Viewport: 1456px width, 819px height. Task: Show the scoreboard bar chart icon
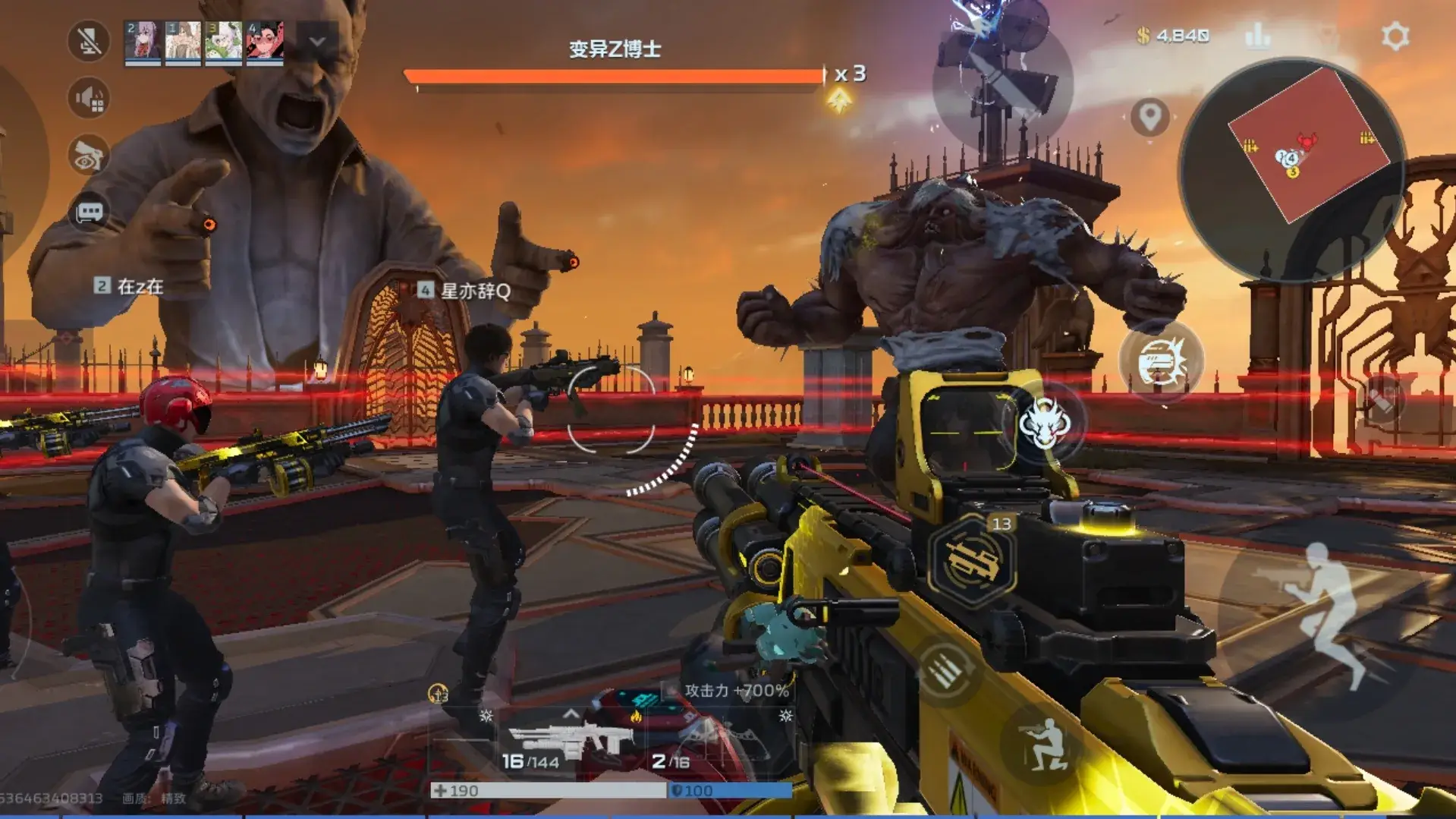point(1257,36)
